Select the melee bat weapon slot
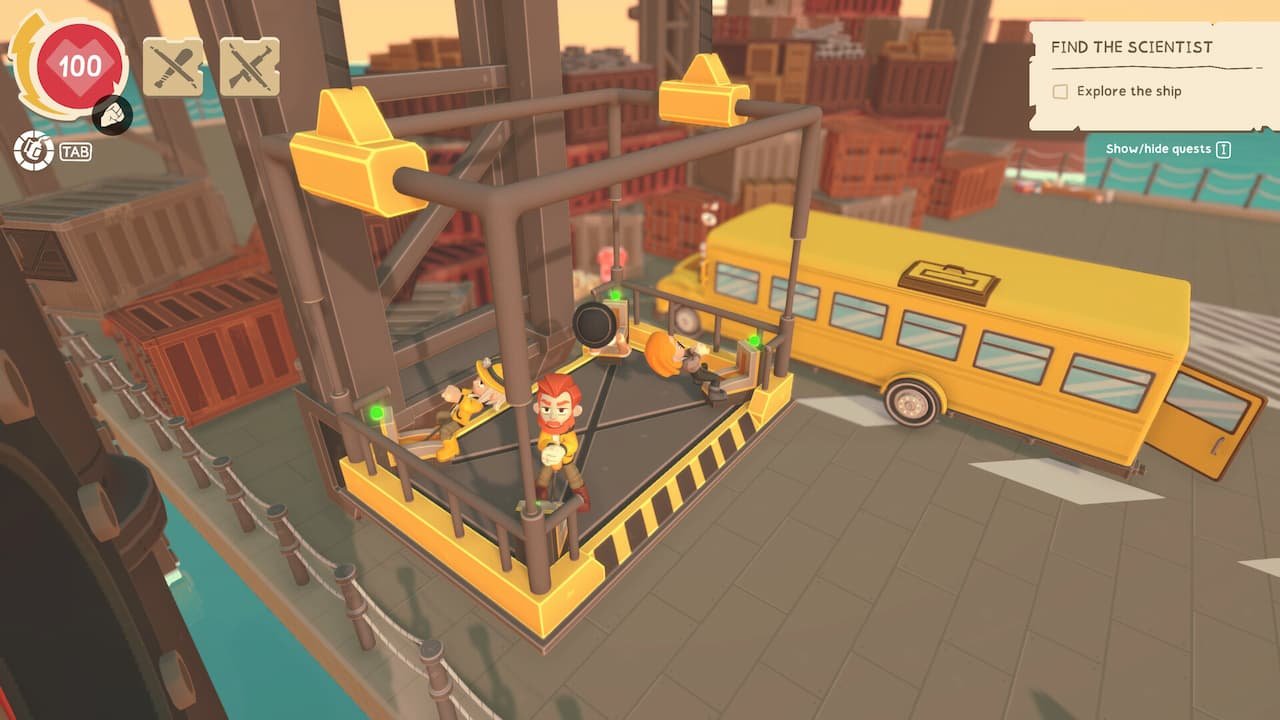1280x720 pixels. [173, 67]
